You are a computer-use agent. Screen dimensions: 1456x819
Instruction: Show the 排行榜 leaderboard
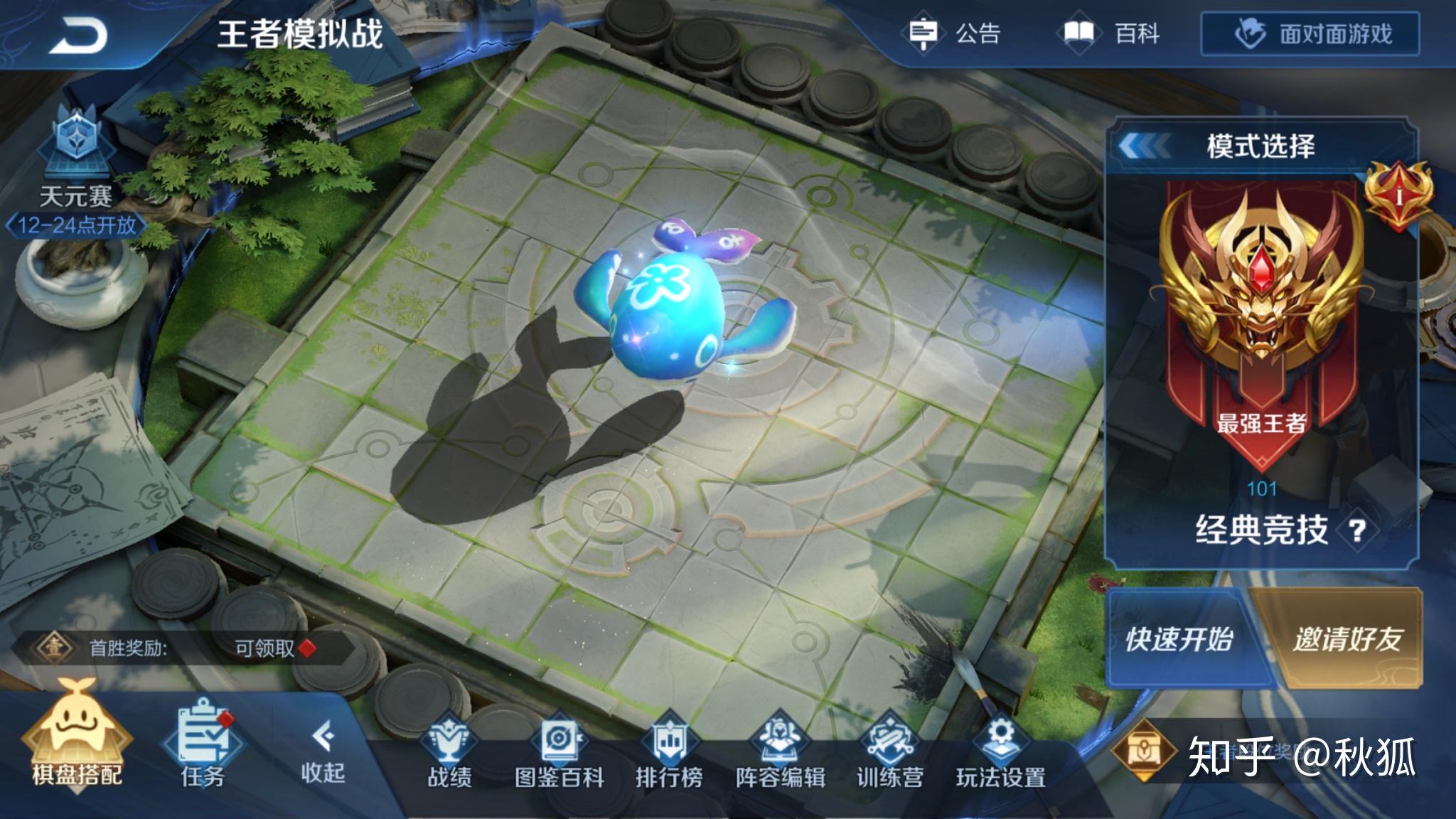pos(669,752)
